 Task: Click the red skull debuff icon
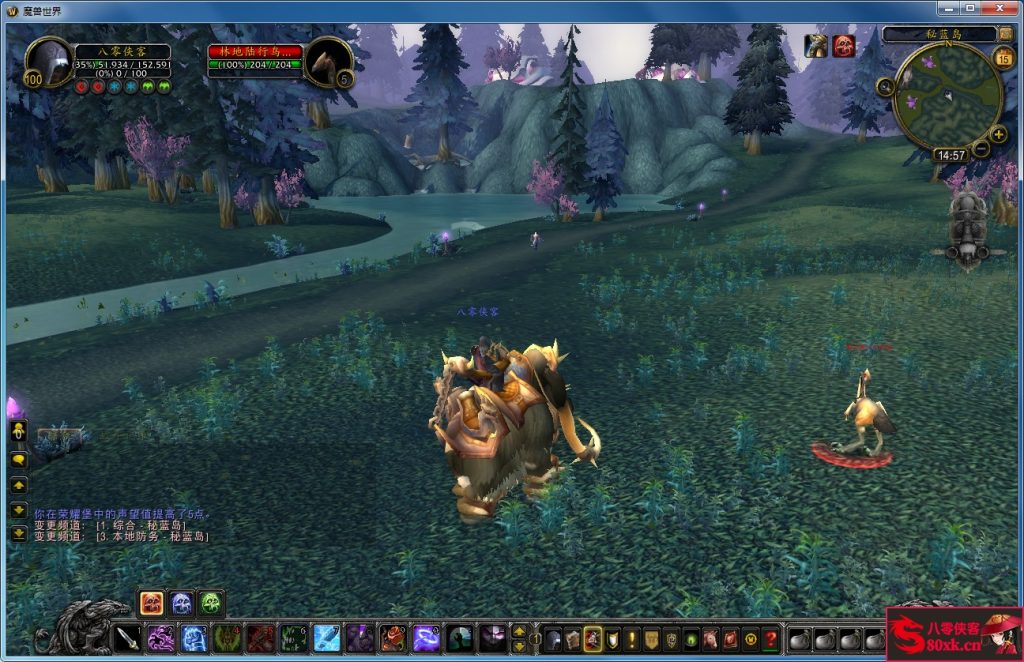point(844,46)
